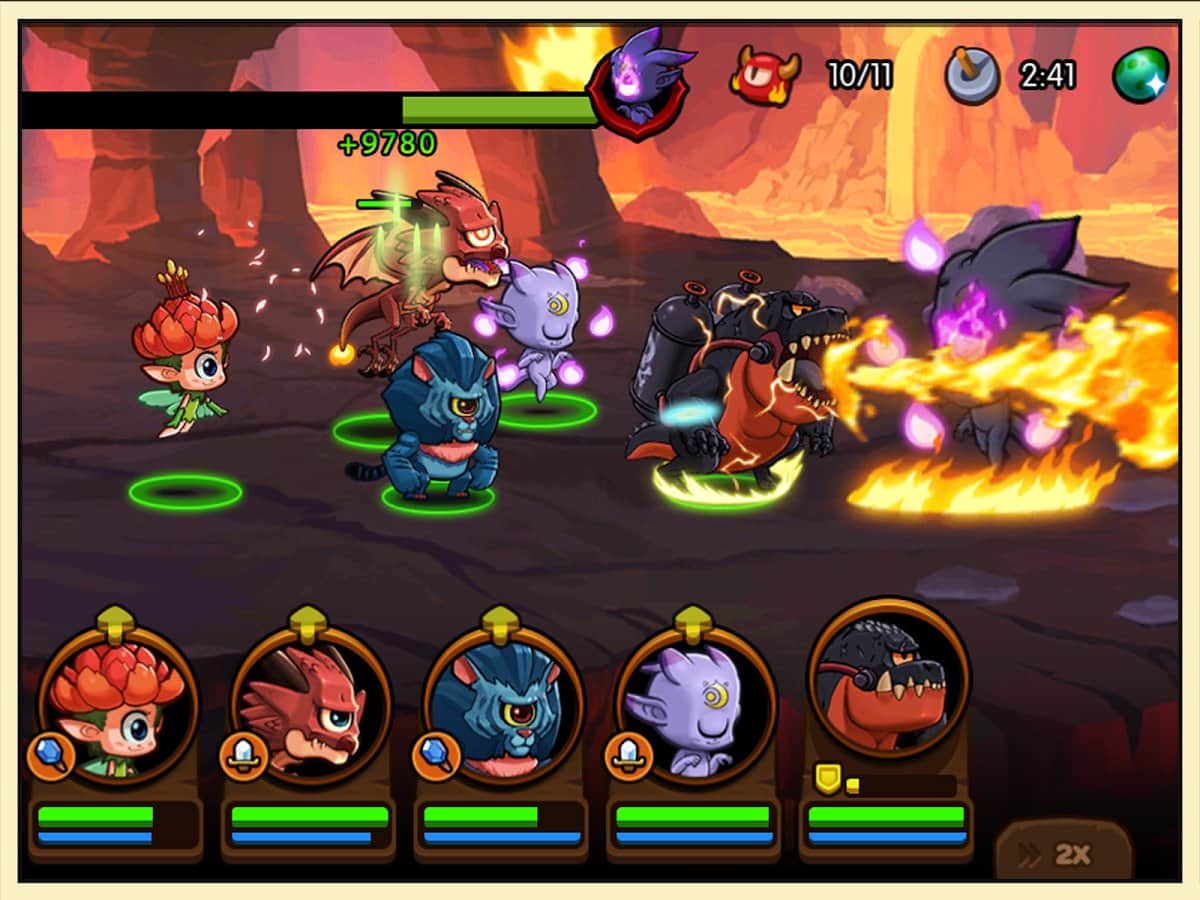1200x900 pixels.
Task: Click the green gem icon
Action: click(x=1141, y=75)
